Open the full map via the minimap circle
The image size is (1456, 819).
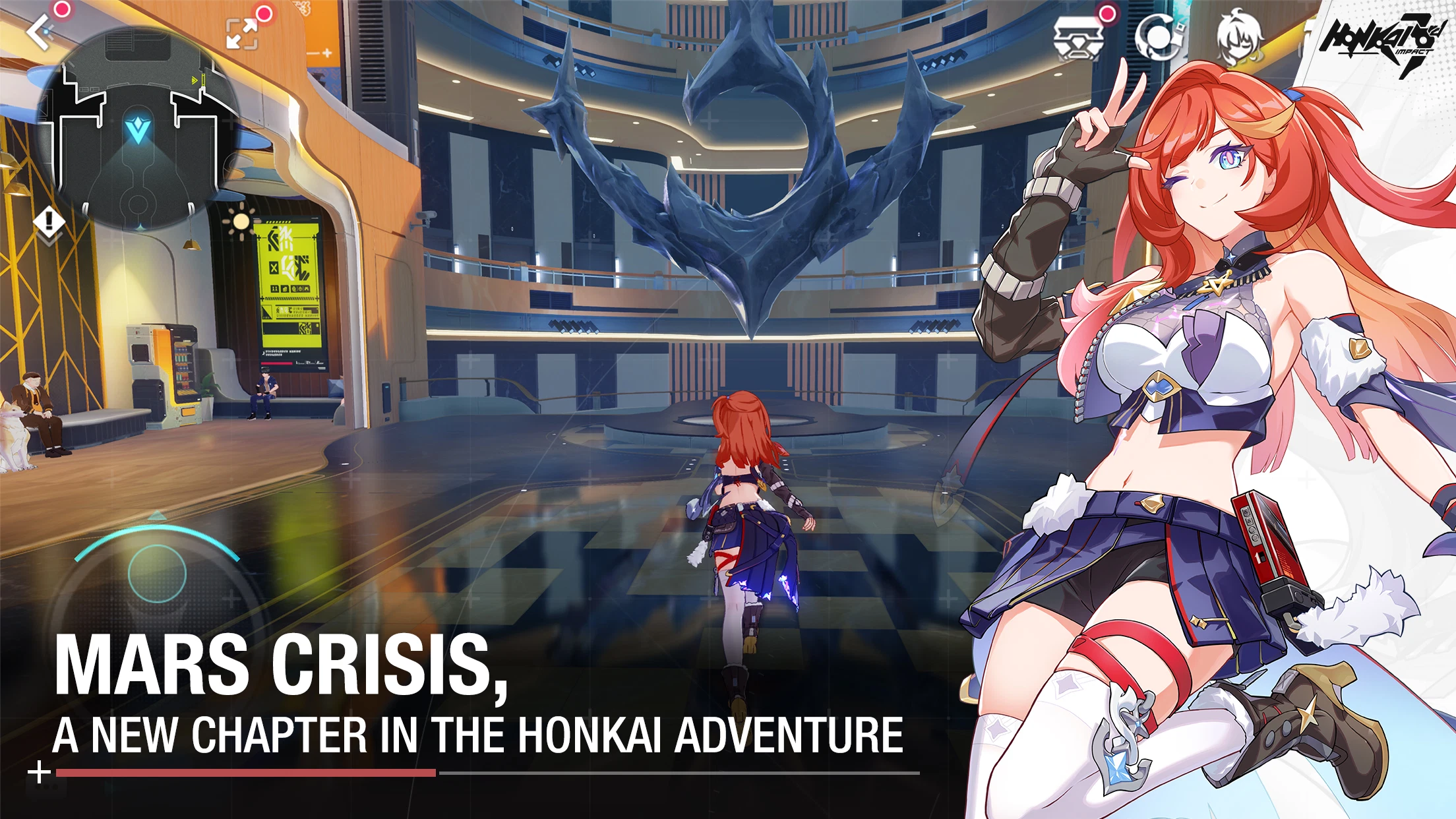point(138,125)
